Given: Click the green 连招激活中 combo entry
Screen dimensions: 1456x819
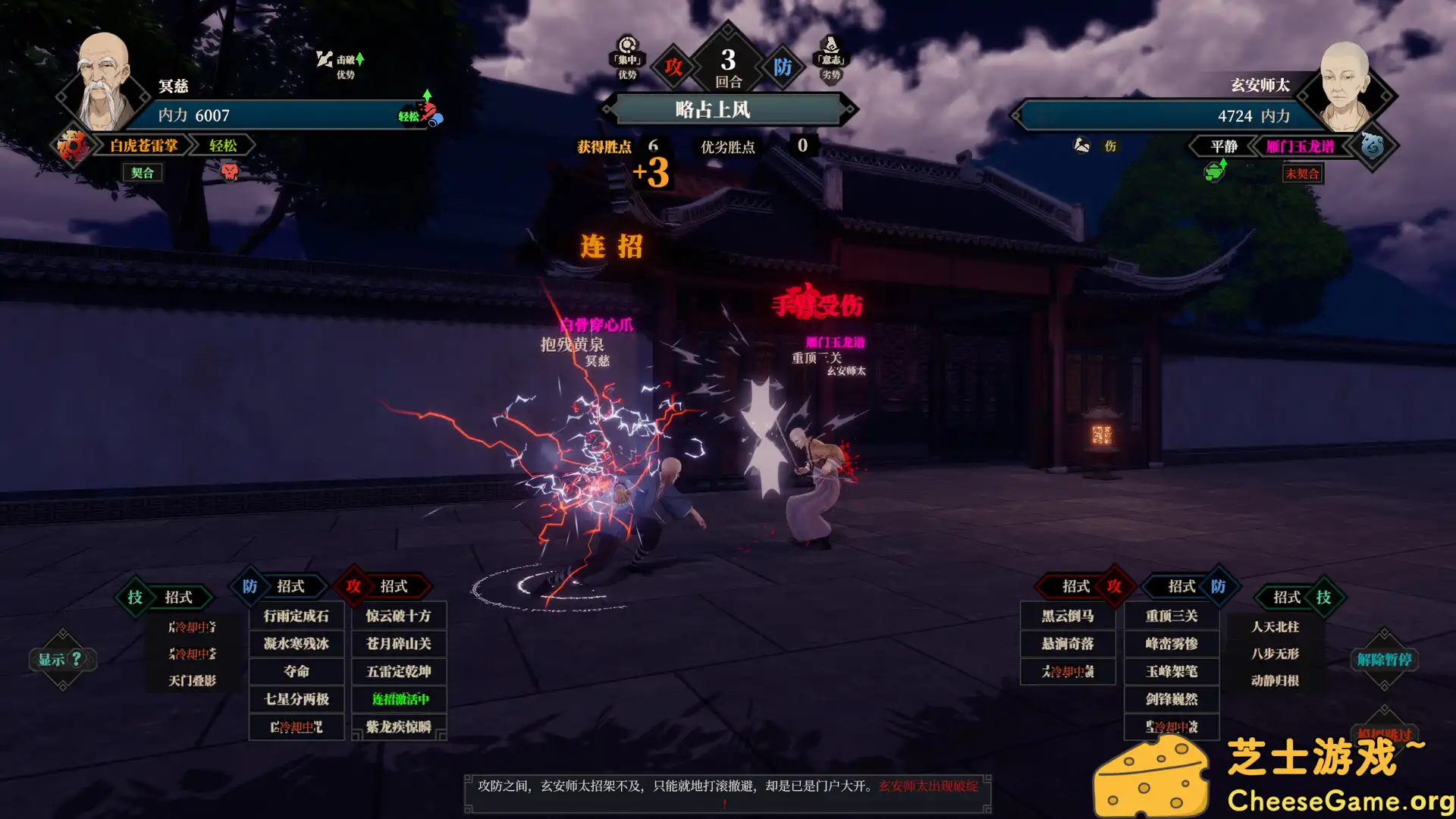Looking at the screenshot, I should (x=399, y=699).
